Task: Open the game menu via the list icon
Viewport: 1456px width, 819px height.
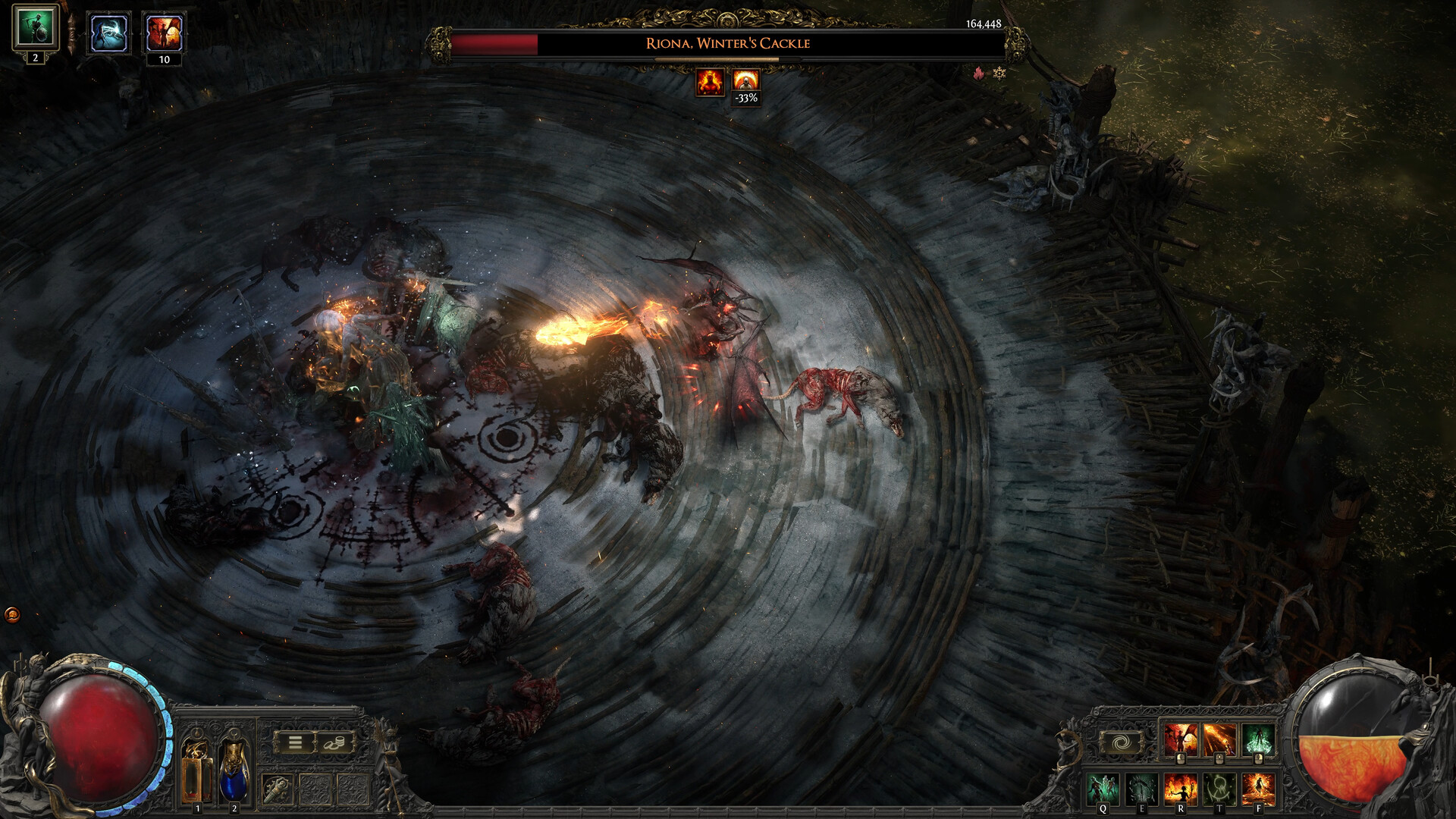Action: coord(295,742)
